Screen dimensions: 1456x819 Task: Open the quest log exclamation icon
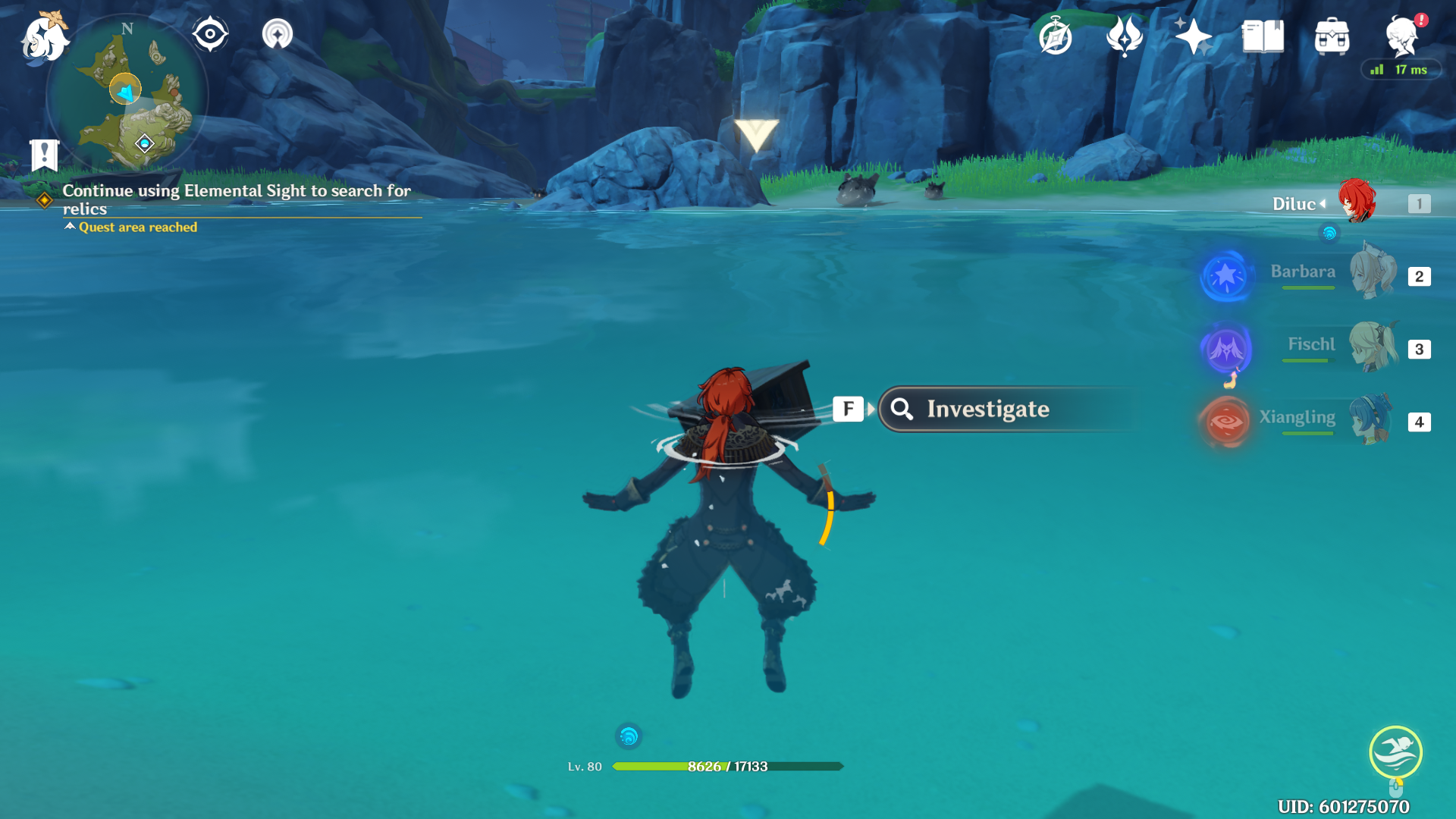(44, 155)
